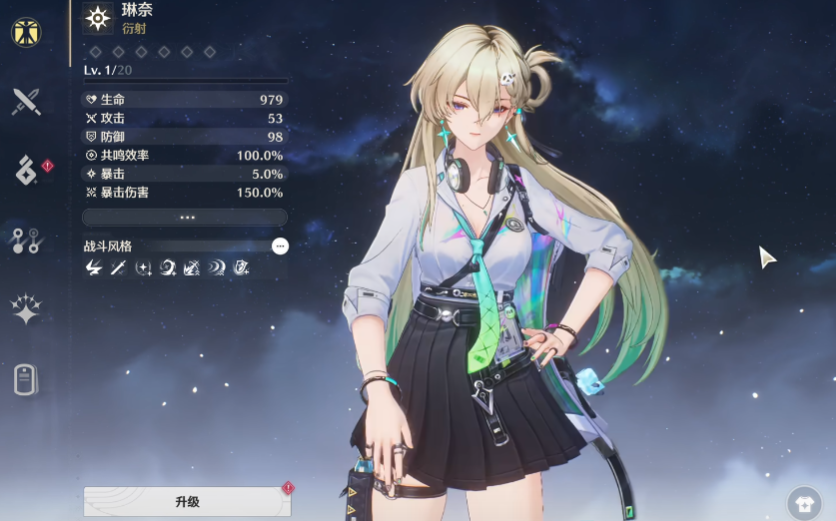Viewport: 836px width, 521px height.
Task: Open 战斗风格 details via round ellipsis button
Action: pyautogui.click(x=280, y=246)
